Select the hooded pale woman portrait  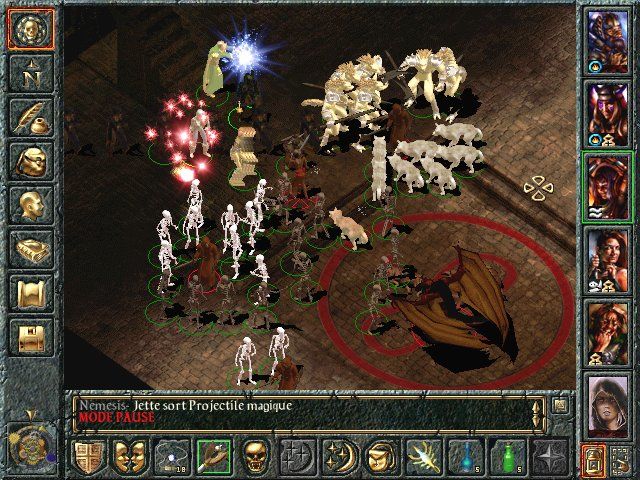click(x=607, y=404)
